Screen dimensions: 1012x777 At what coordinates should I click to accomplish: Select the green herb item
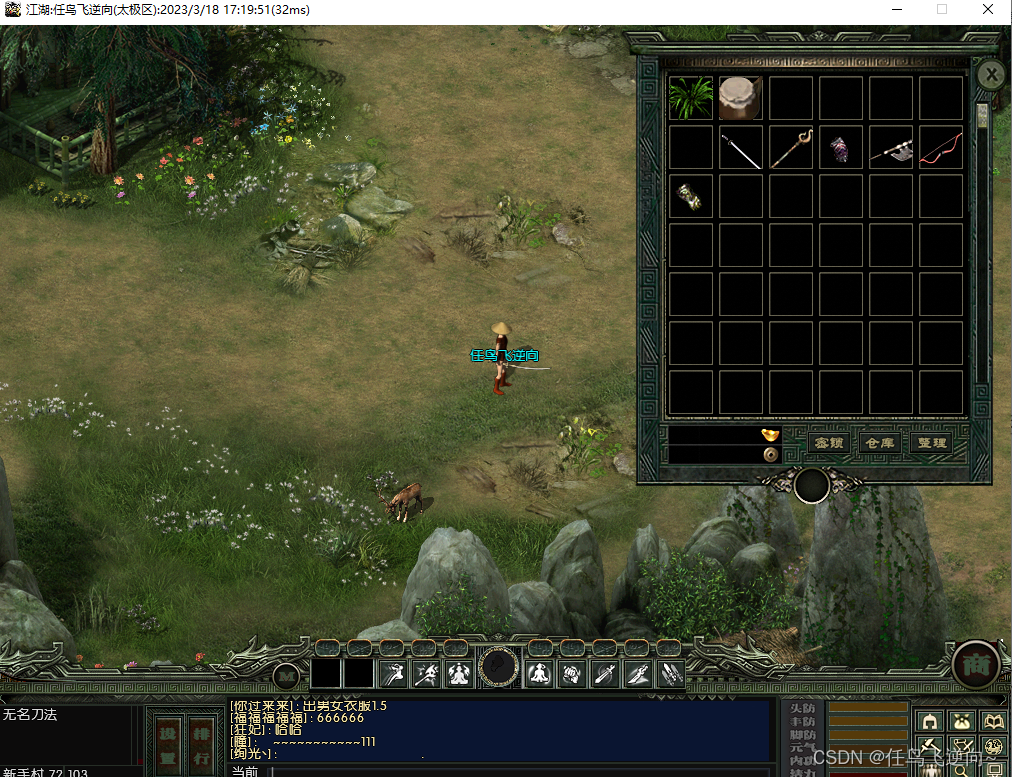tap(691, 98)
